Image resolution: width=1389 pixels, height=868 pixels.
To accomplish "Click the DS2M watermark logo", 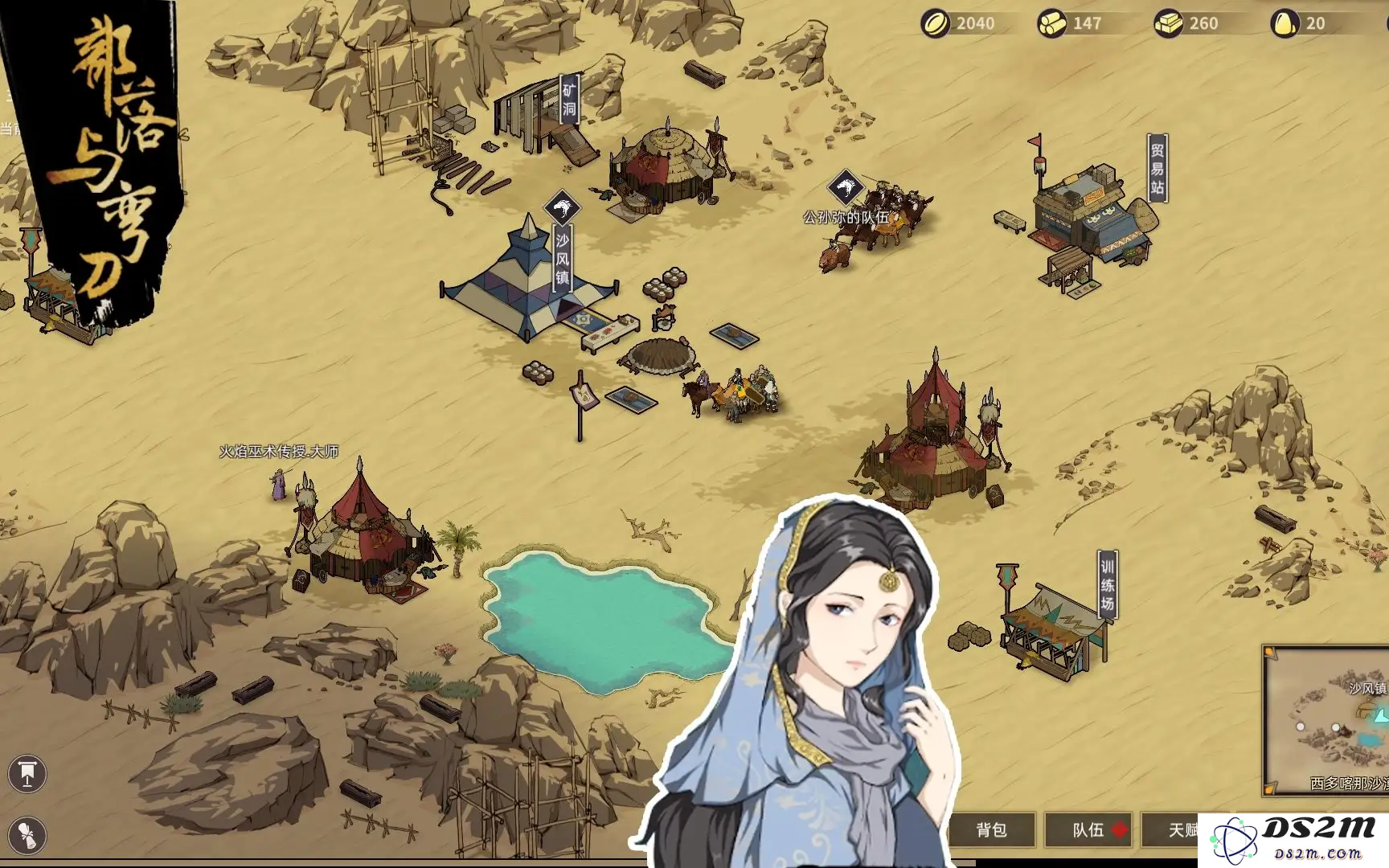I will click(x=1293, y=840).
